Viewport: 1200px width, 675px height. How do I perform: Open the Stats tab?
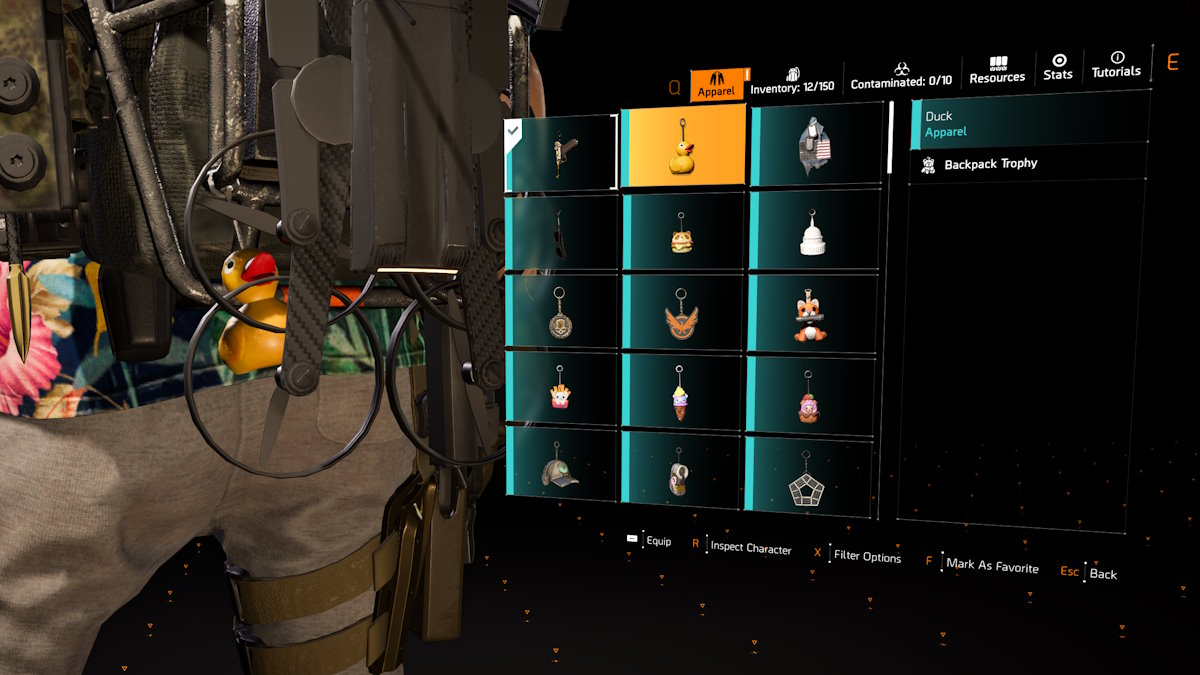pyautogui.click(x=1058, y=67)
